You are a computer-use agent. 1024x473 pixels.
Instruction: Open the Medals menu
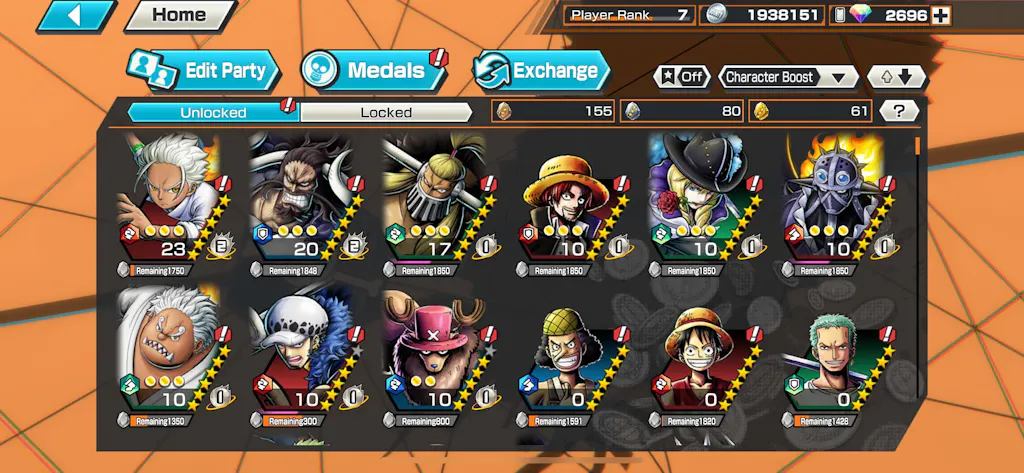coord(372,71)
